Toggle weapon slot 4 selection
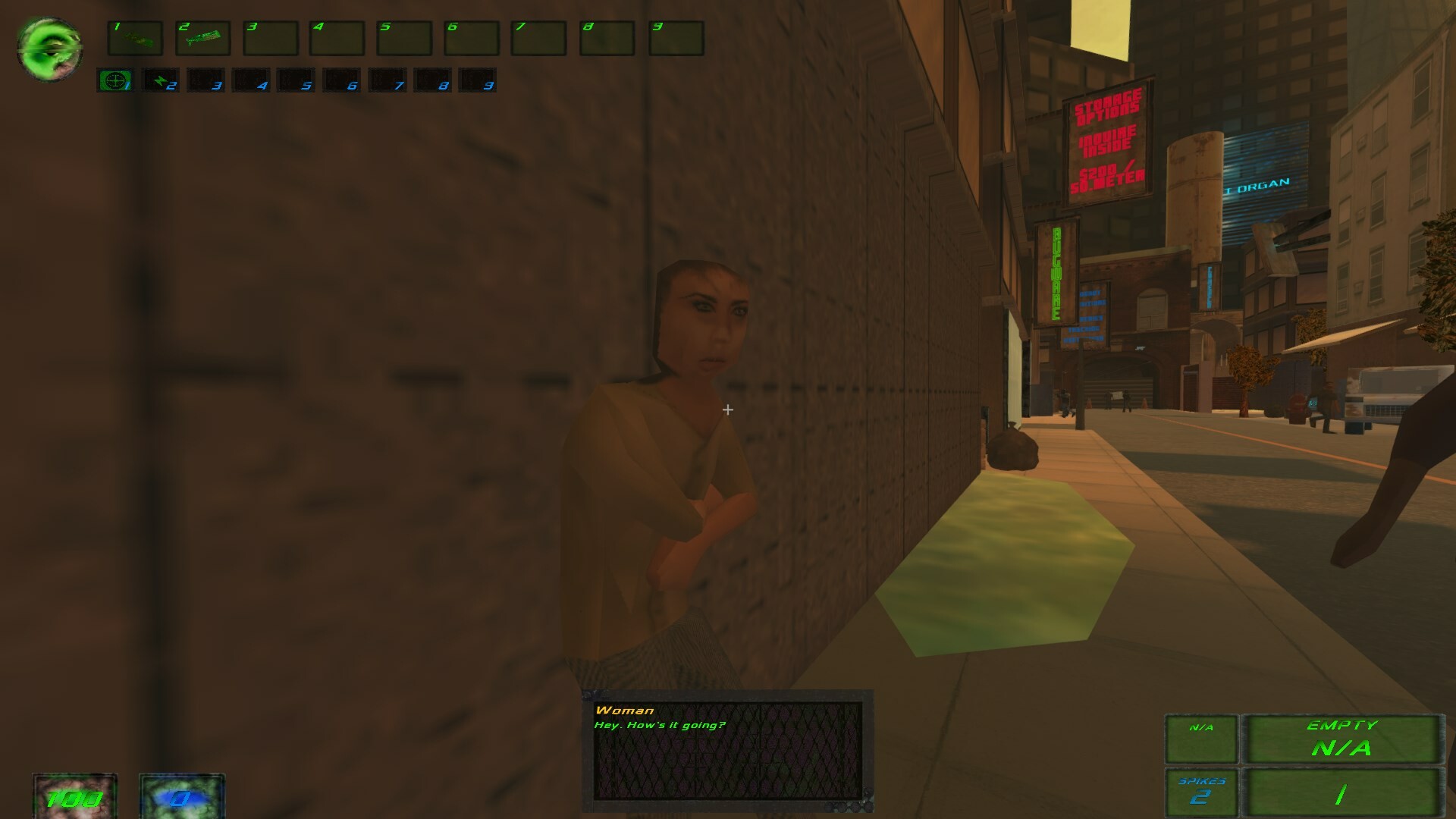The width and height of the screenshot is (1456, 819). coord(338,39)
